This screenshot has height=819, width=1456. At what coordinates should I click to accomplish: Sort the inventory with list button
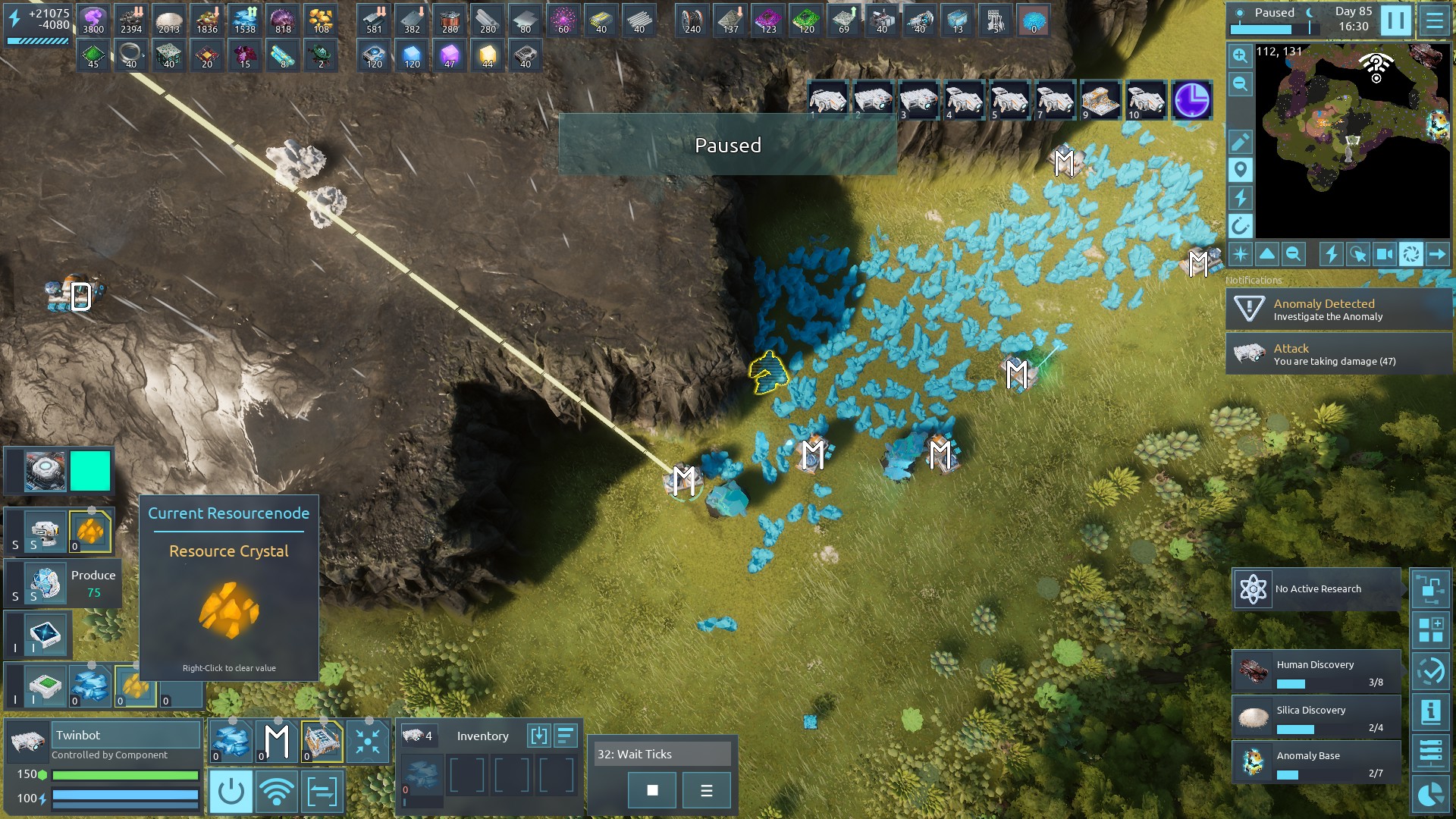(x=566, y=736)
